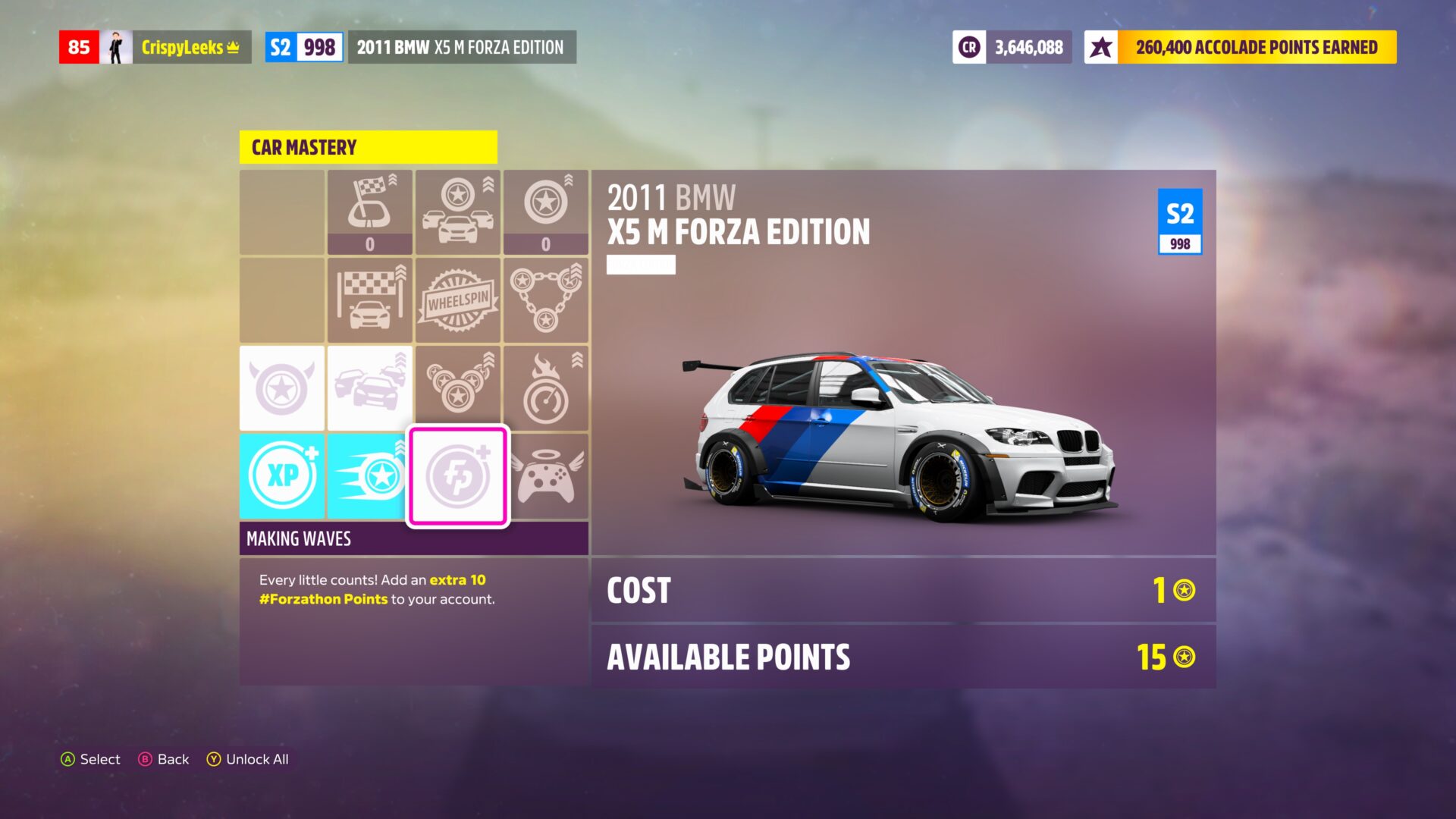1456x819 pixels.
Task: Click the S2 998 performance badge
Action: pos(303,46)
